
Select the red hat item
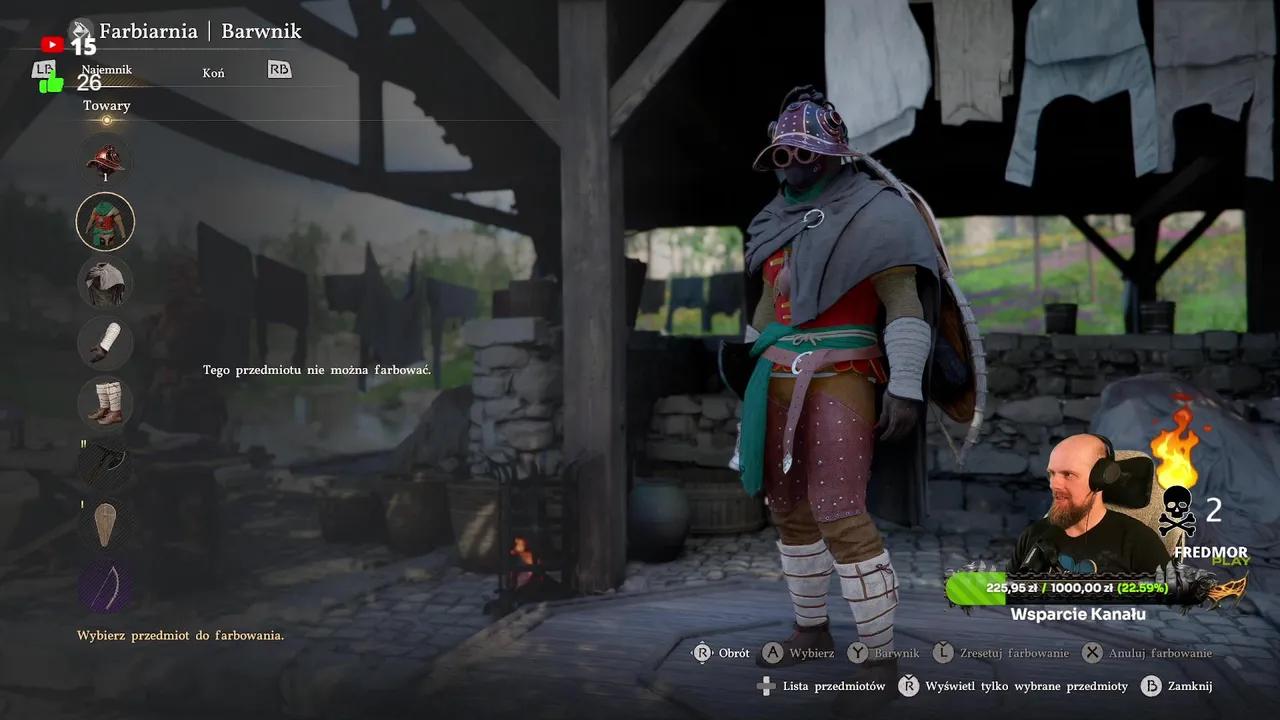click(x=105, y=161)
